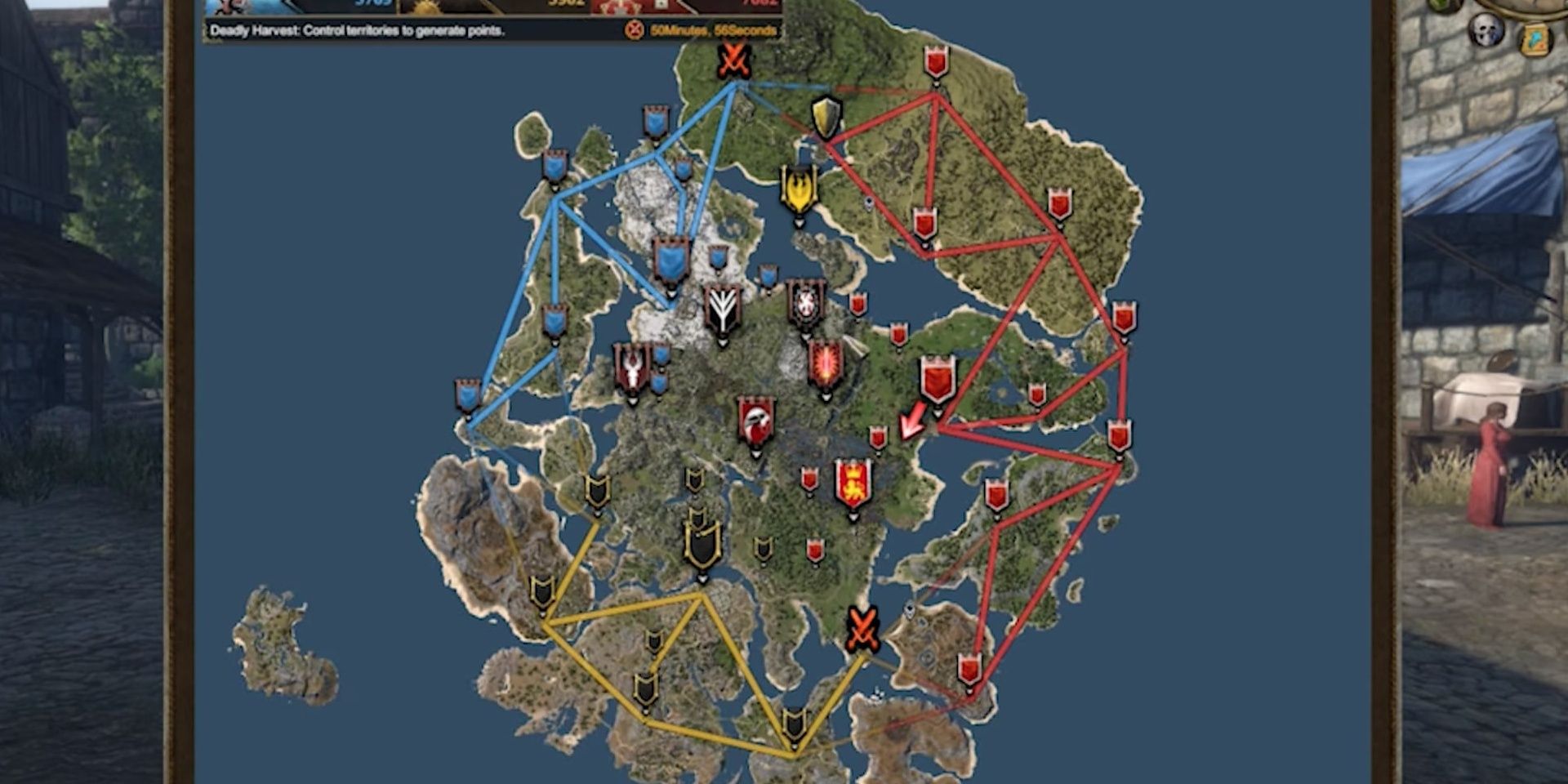Select the deer antler banner territory
The height and width of the screenshot is (784, 1568).
[x=631, y=367]
